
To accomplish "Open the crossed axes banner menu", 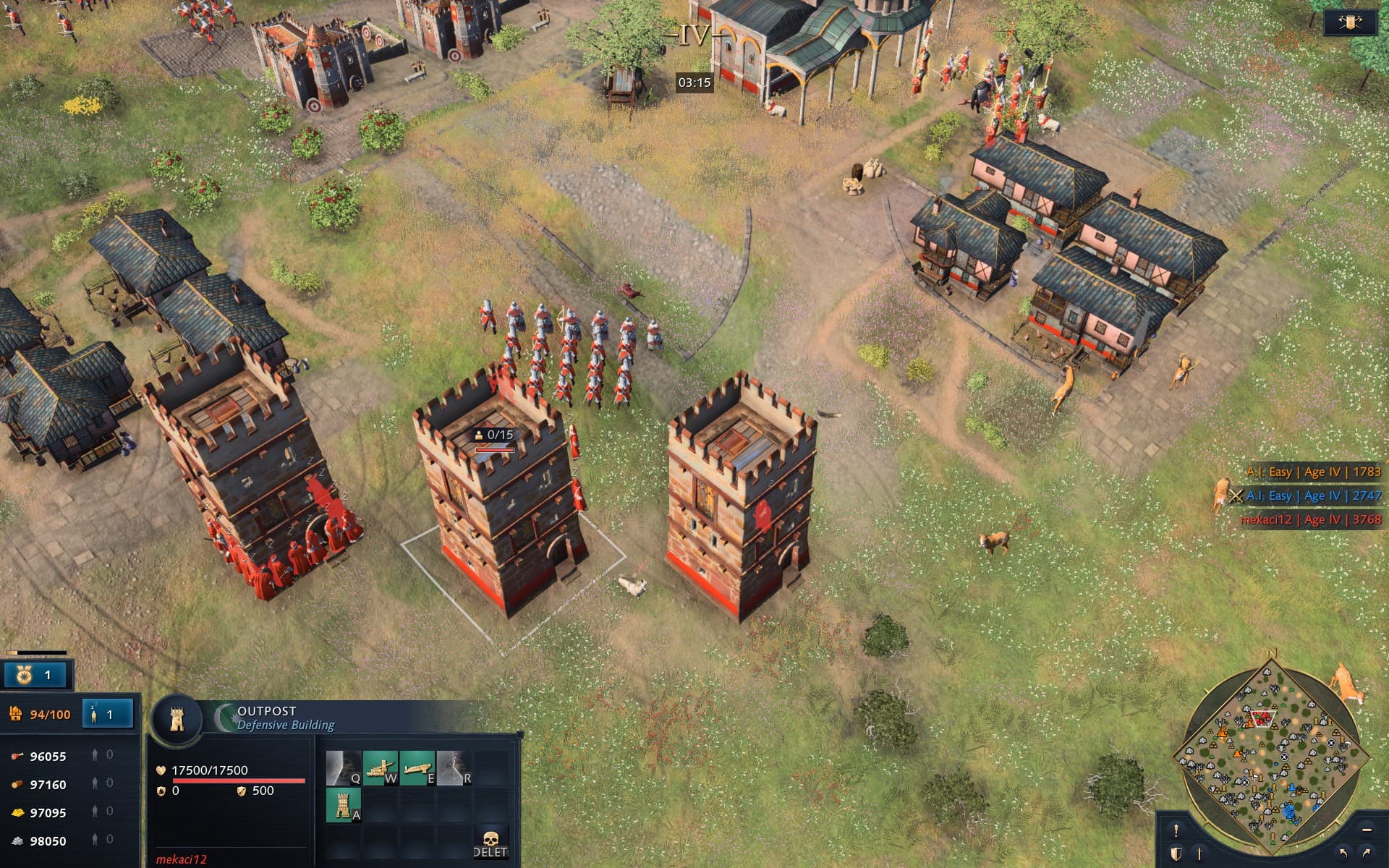I will pos(1350,22).
